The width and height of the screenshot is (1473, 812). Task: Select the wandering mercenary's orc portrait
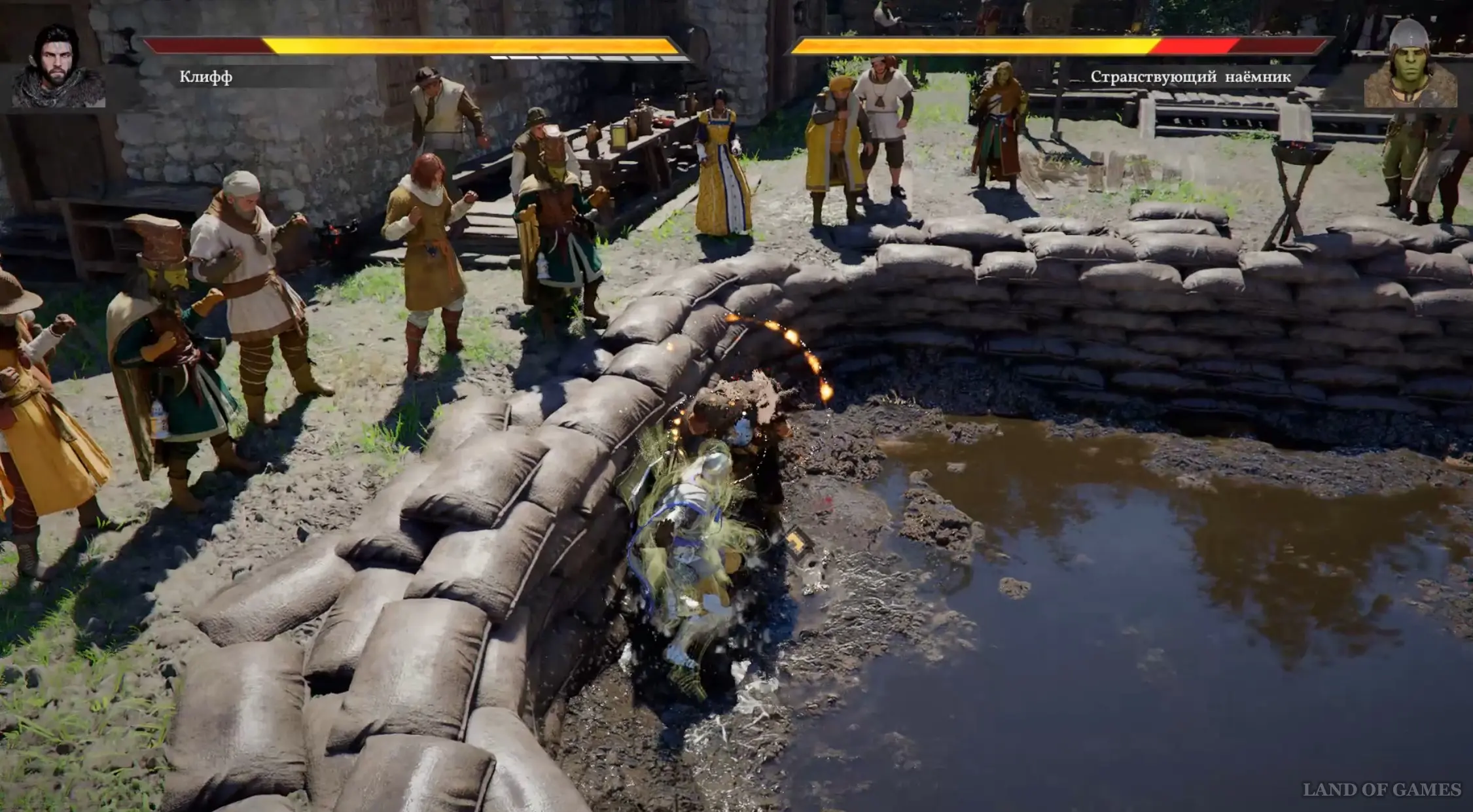[x=1410, y=65]
